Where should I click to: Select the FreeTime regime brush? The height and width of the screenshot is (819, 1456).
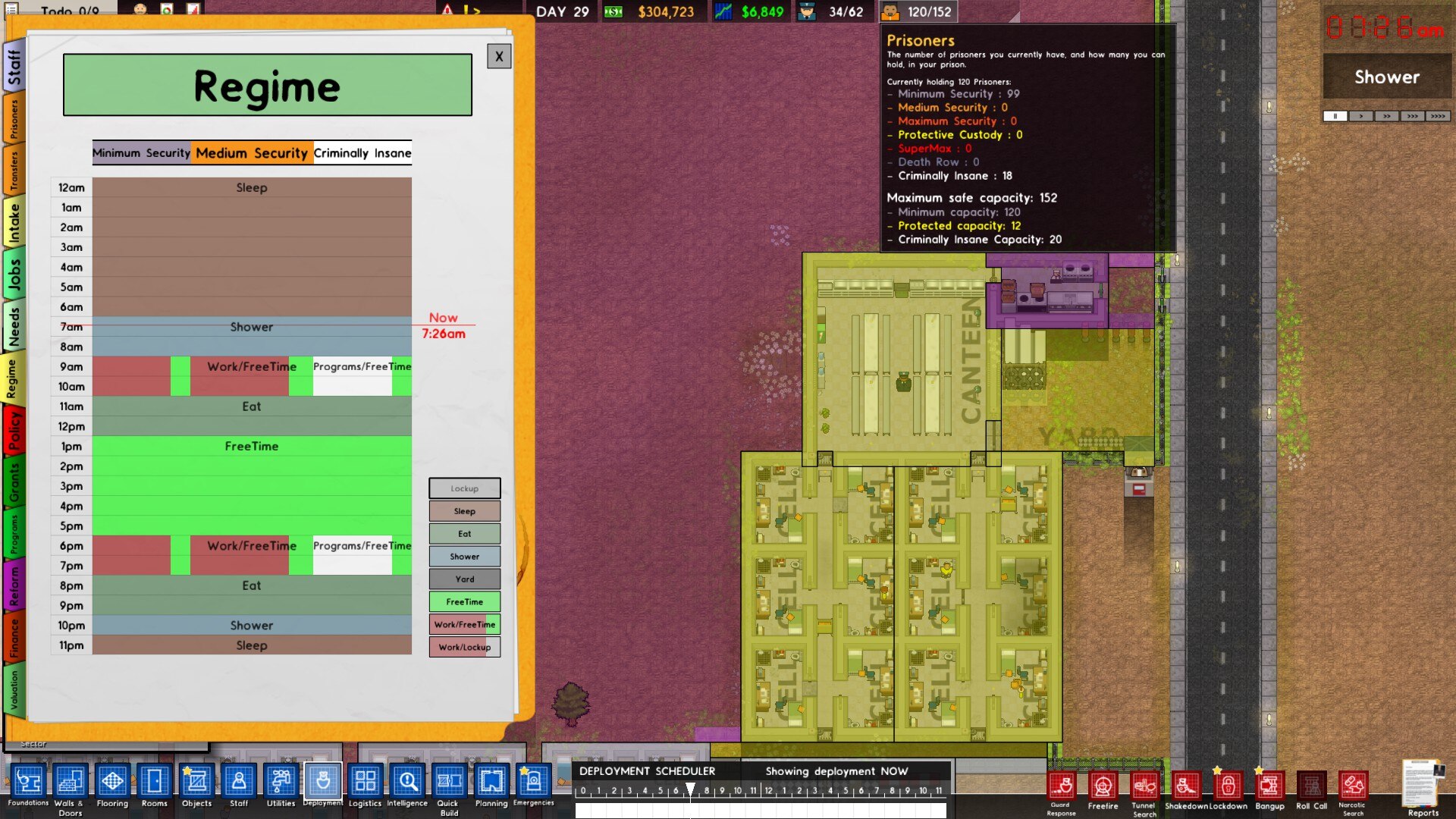click(x=464, y=601)
